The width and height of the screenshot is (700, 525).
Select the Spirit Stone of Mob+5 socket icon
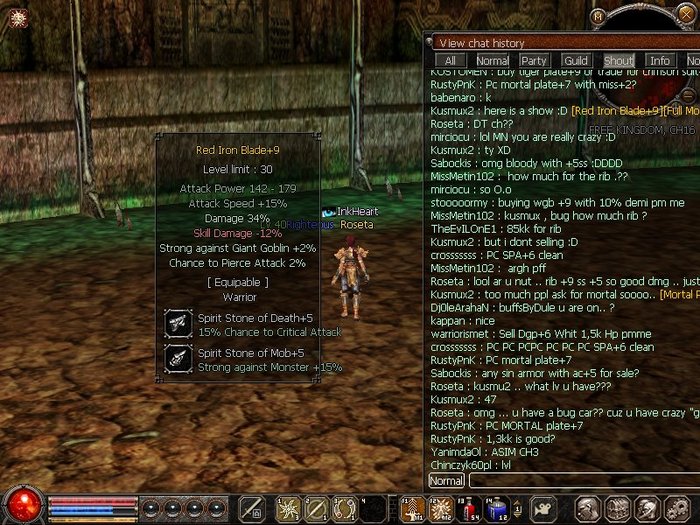(180, 359)
